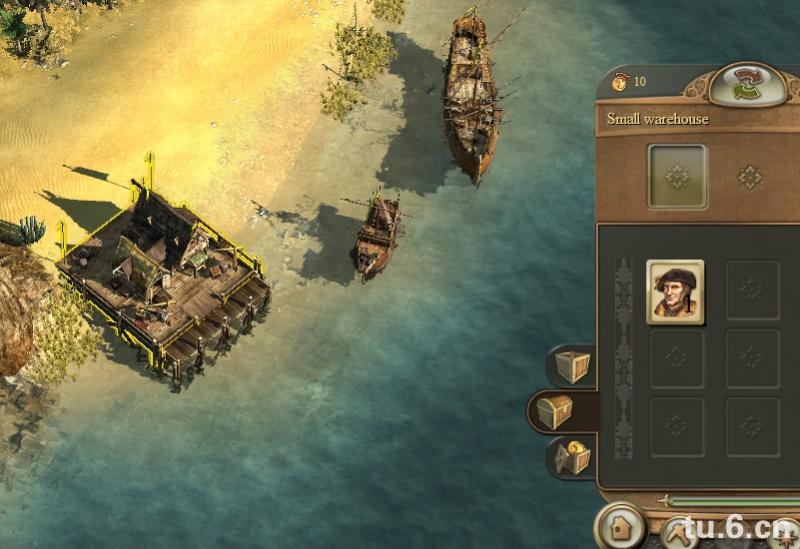Switch to the treasure chest items tab
The image size is (800, 549).
(x=553, y=411)
